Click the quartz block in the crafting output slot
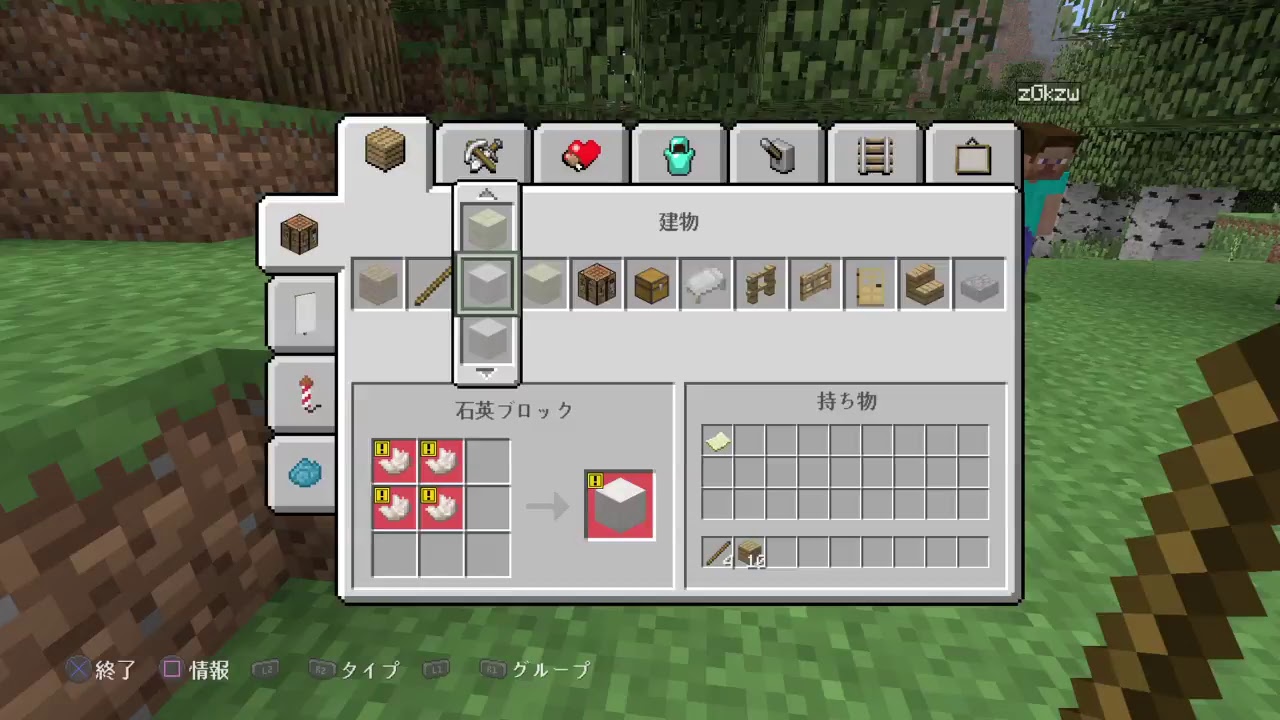 tap(619, 505)
